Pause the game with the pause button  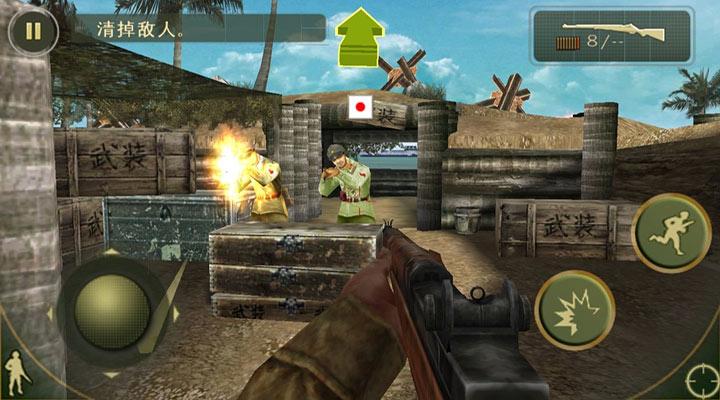pyautogui.click(x=33, y=30)
